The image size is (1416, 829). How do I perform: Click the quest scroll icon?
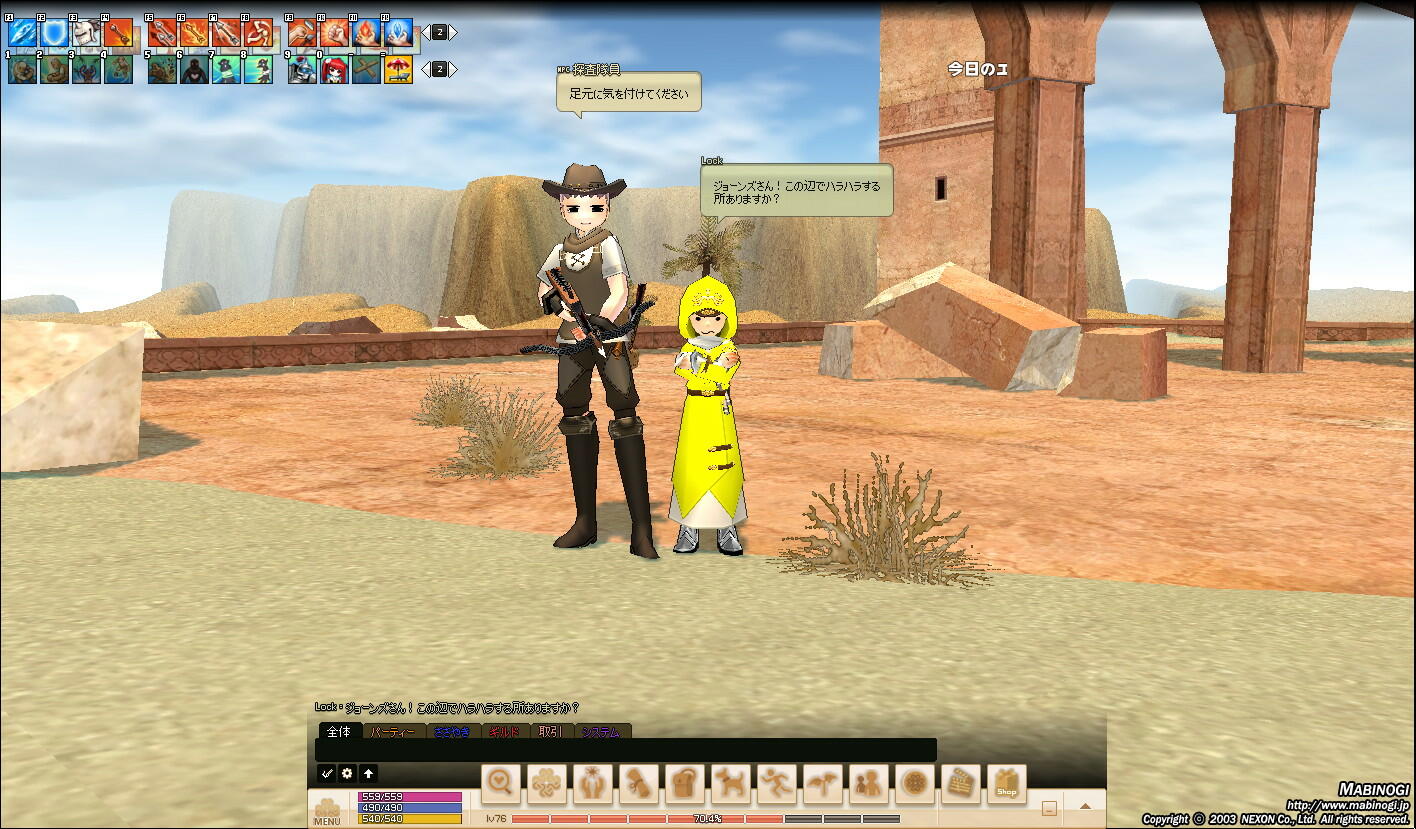(x=639, y=784)
